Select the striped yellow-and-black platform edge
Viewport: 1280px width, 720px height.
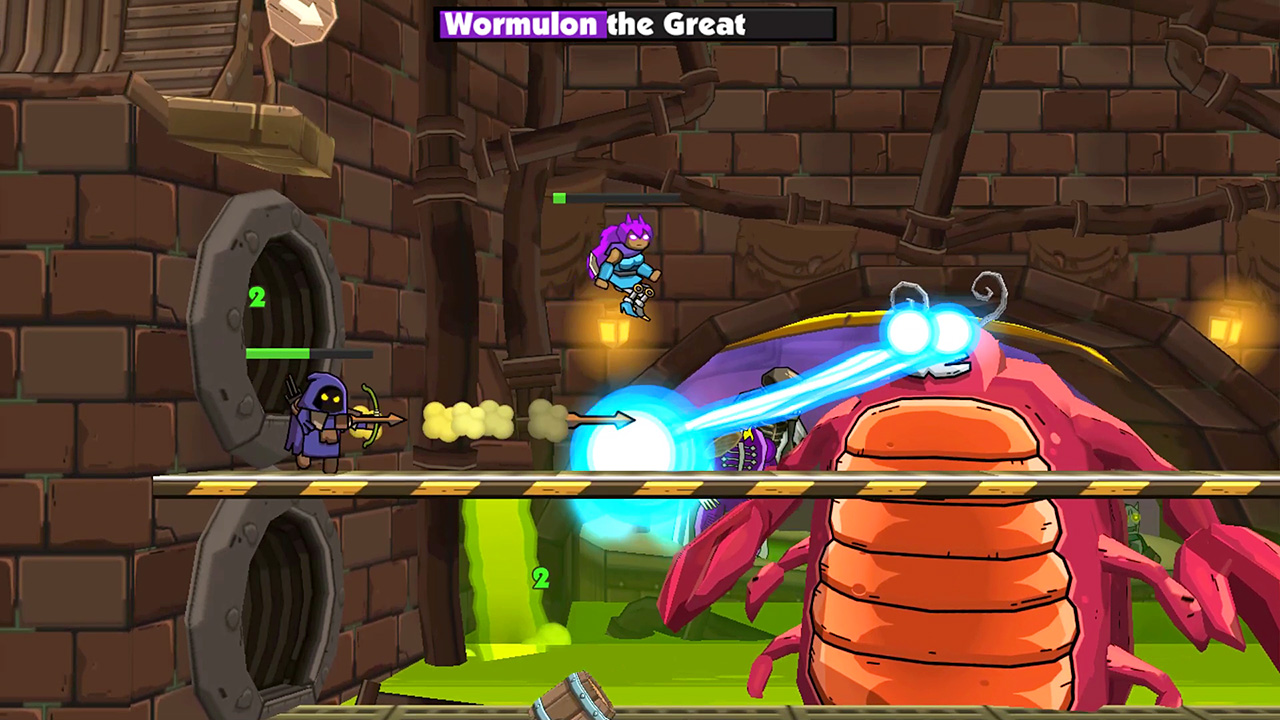tap(400, 488)
